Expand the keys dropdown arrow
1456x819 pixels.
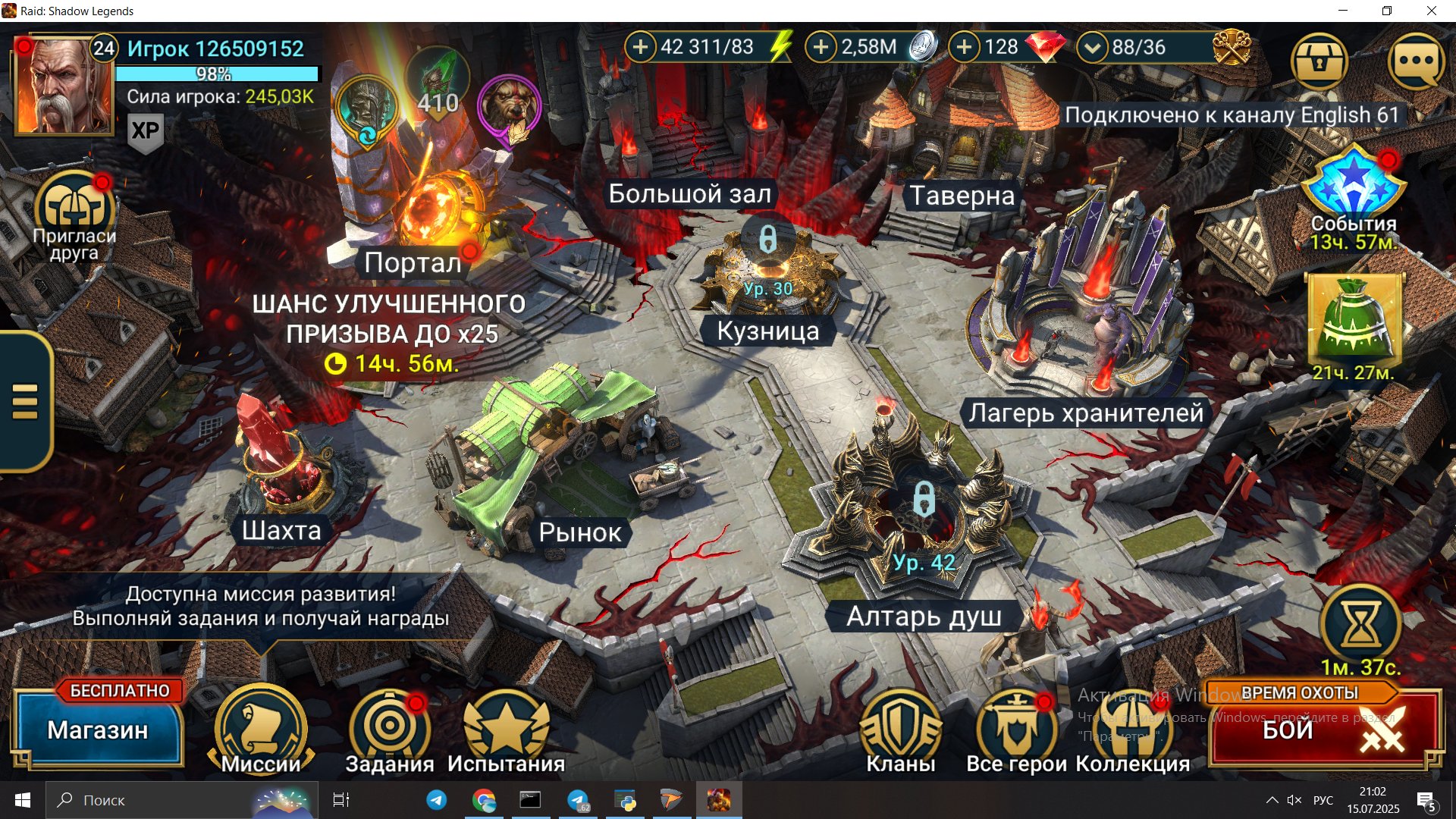click(x=1092, y=47)
